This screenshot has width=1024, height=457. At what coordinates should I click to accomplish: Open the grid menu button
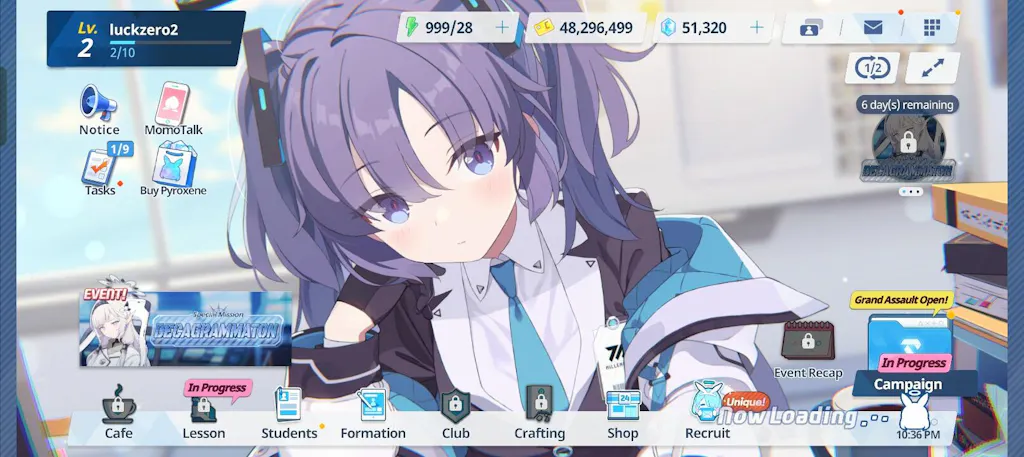(x=932, y=28)
